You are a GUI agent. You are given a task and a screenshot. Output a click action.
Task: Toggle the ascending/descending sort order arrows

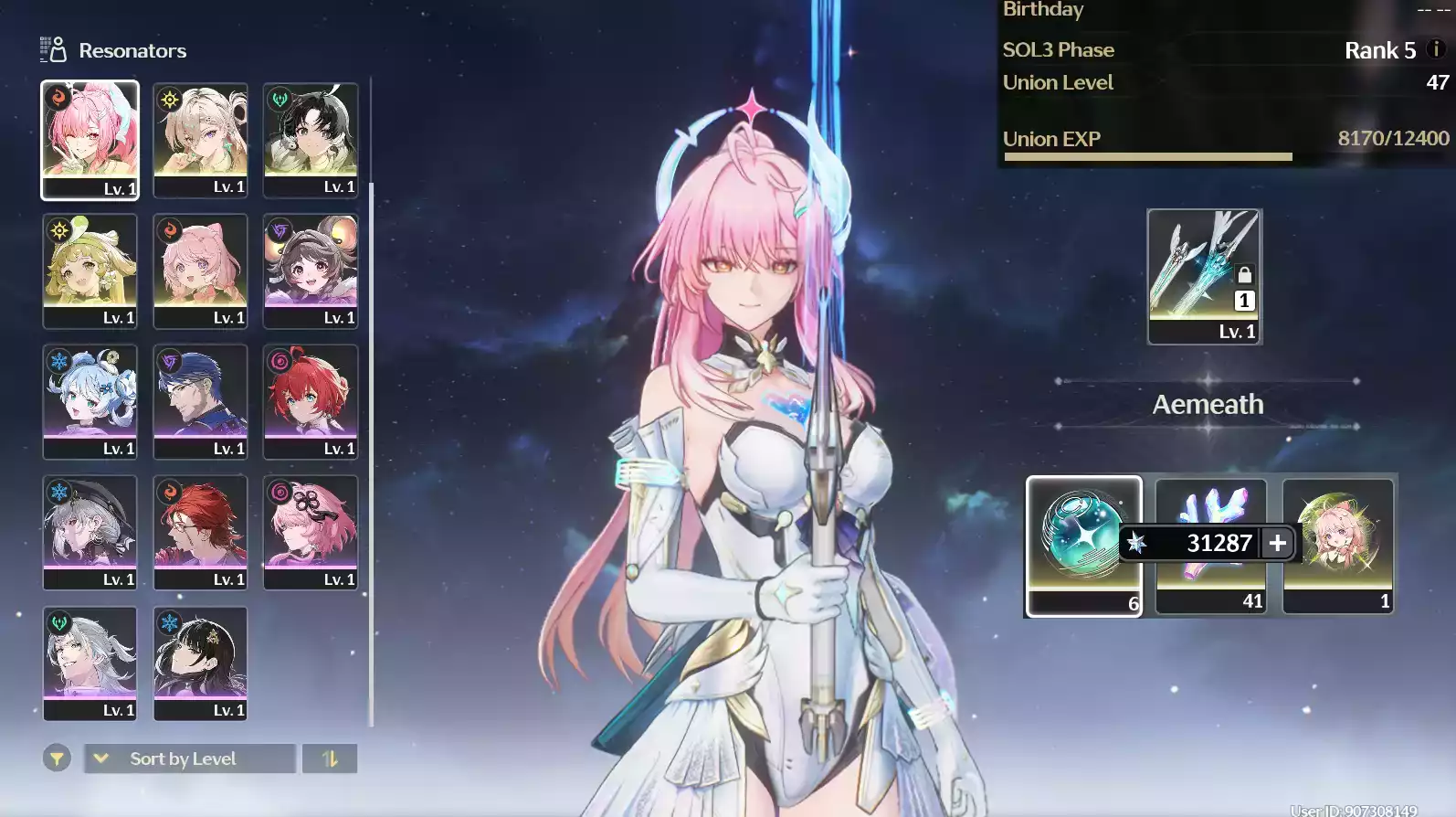point(330,759)
